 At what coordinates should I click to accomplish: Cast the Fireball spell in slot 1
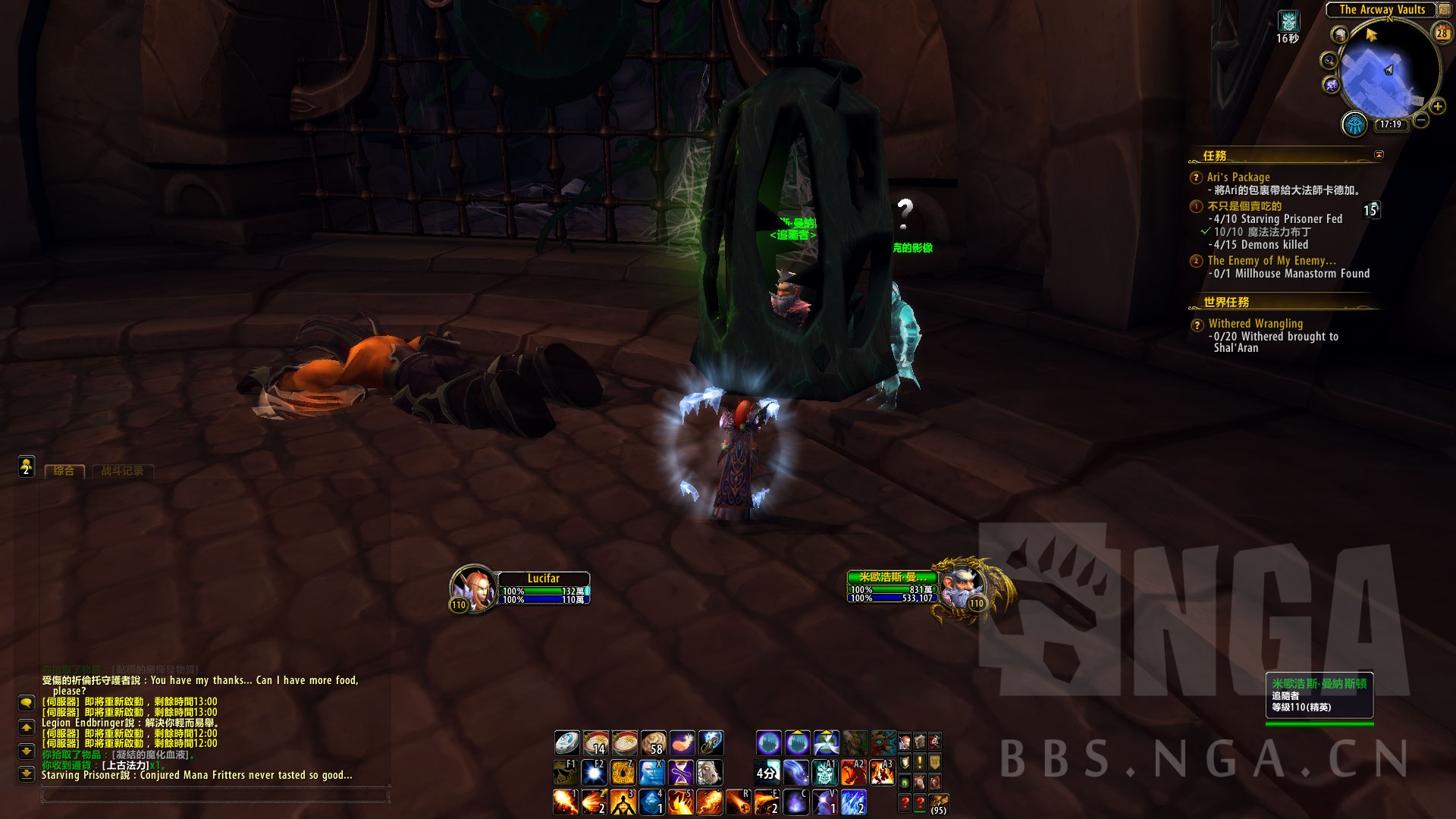565,802
